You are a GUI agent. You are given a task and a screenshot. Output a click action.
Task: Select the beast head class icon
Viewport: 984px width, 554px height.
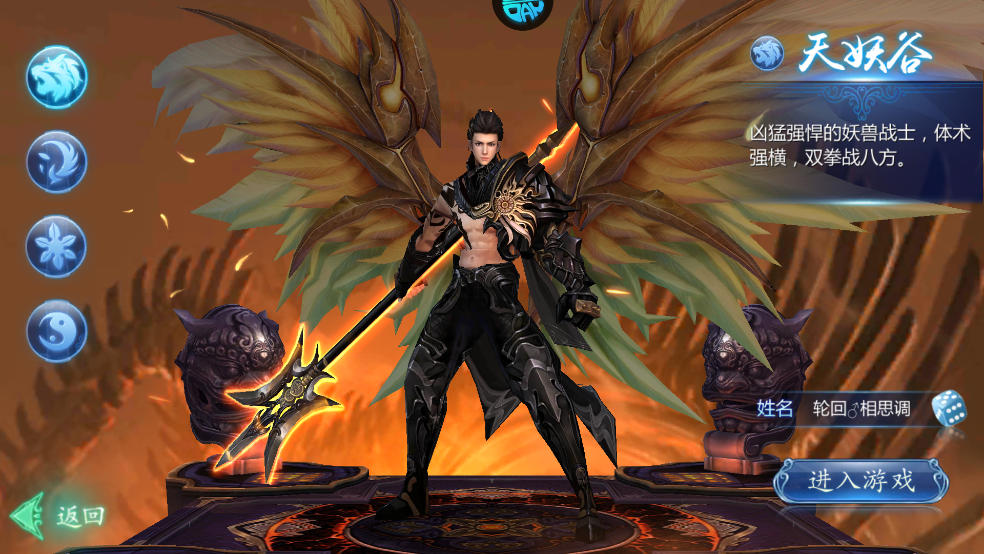click(57, 77)
